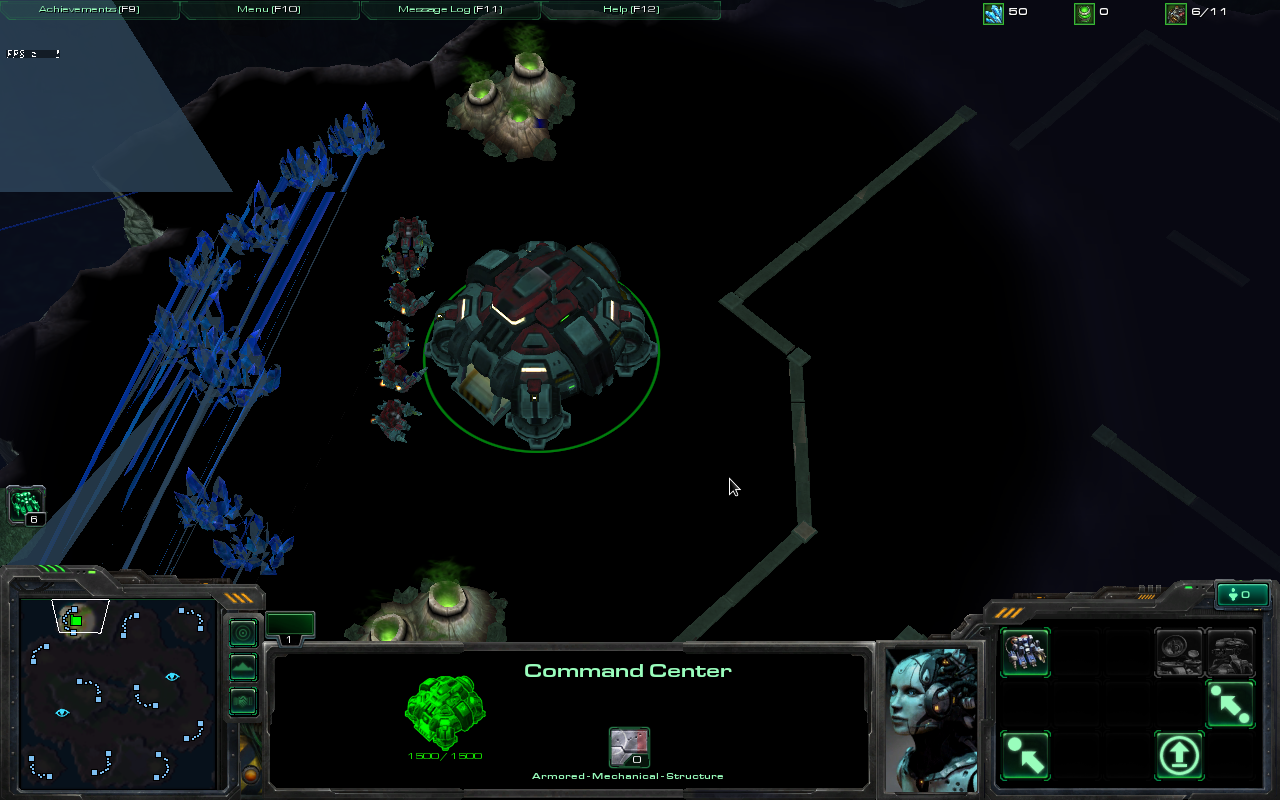
Task: Show the Message Log
Action: pyautogui.click(x=450, y=9)
